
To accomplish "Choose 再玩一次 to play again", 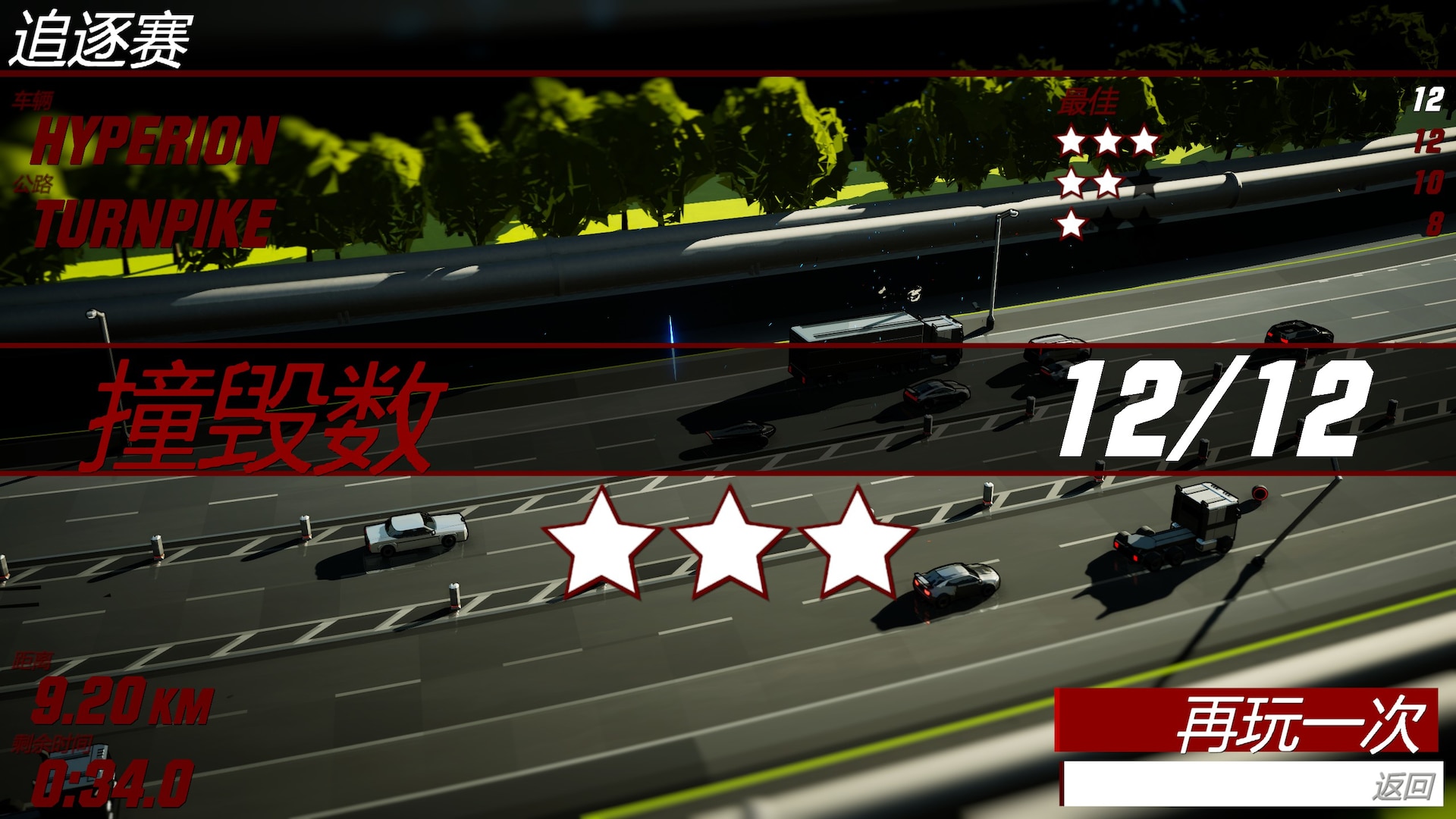I will click(1246, 720).
